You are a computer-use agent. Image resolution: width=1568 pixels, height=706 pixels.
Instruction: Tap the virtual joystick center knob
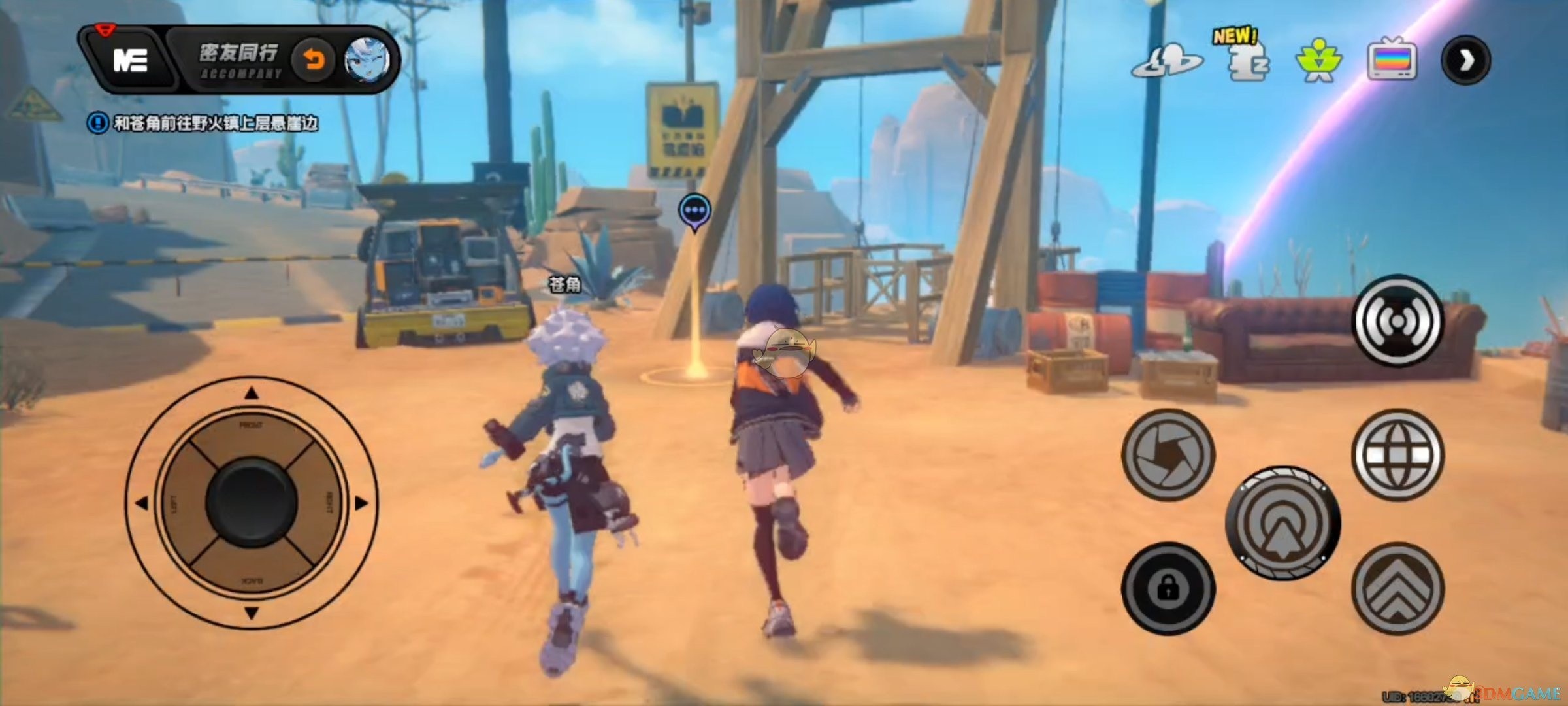(252, 502)
